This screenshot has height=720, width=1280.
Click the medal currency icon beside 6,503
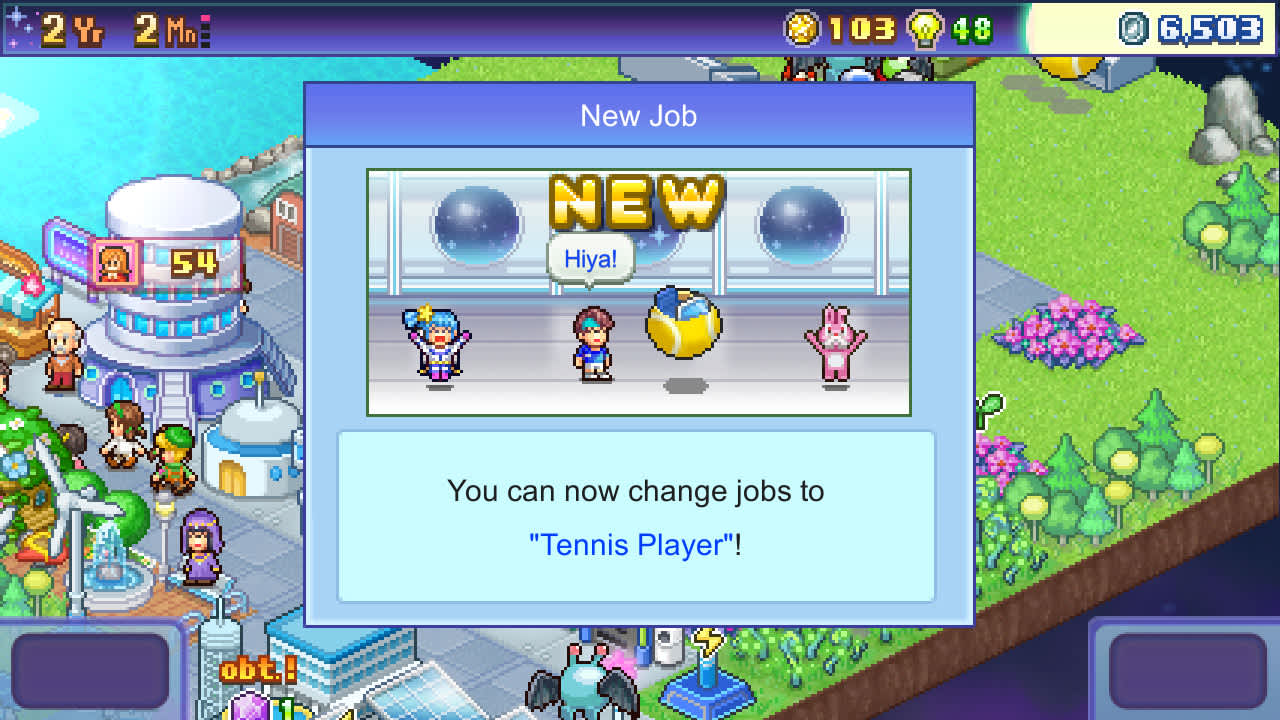coord(1134,30)
